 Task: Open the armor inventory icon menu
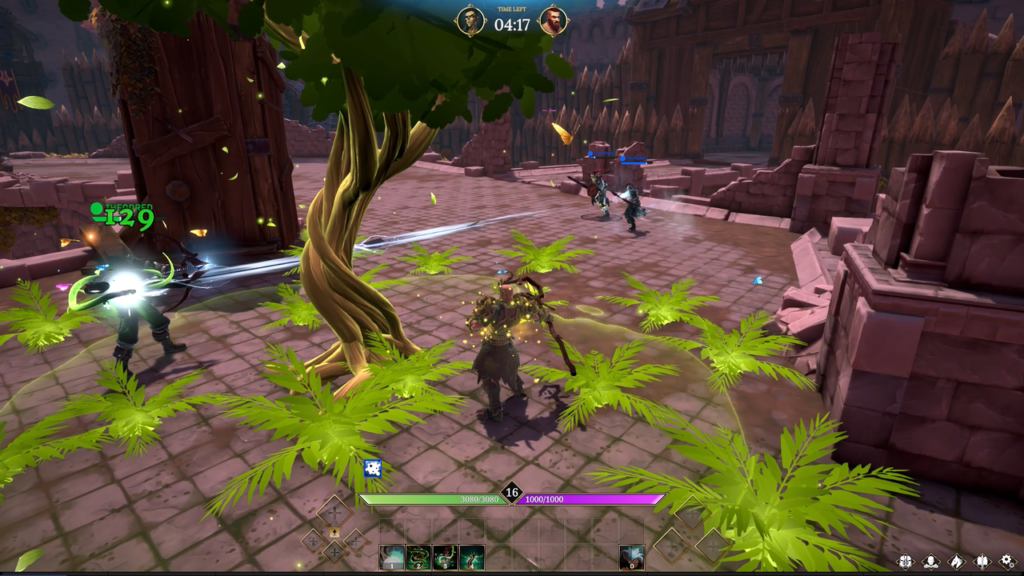pos(905,561)
